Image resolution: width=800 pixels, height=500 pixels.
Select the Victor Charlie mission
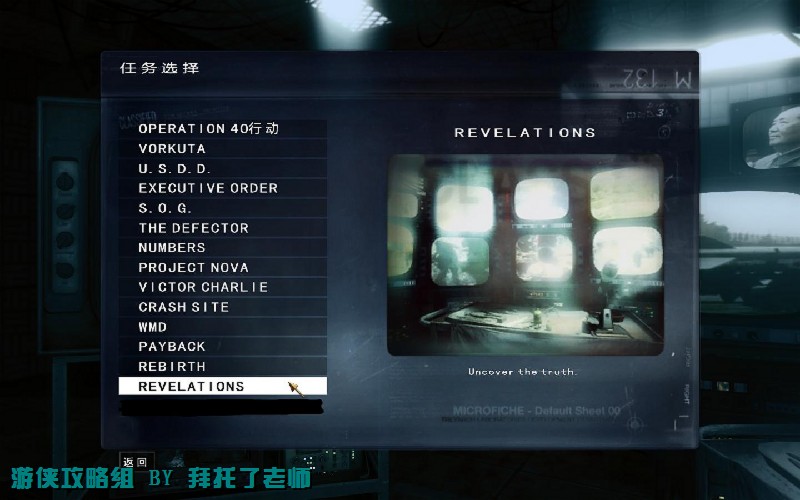203,287
